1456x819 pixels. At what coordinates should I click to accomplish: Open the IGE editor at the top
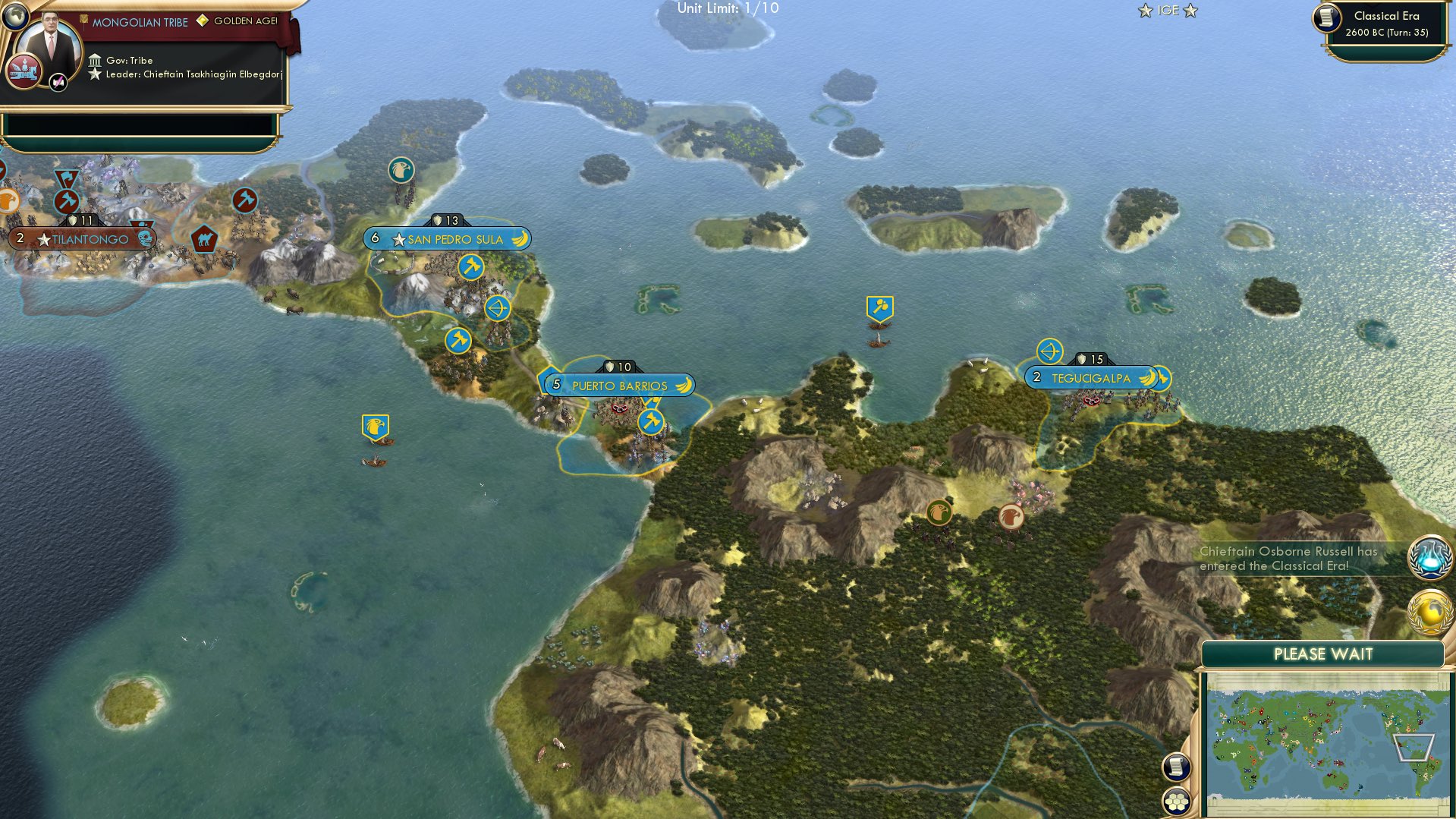1168,11
